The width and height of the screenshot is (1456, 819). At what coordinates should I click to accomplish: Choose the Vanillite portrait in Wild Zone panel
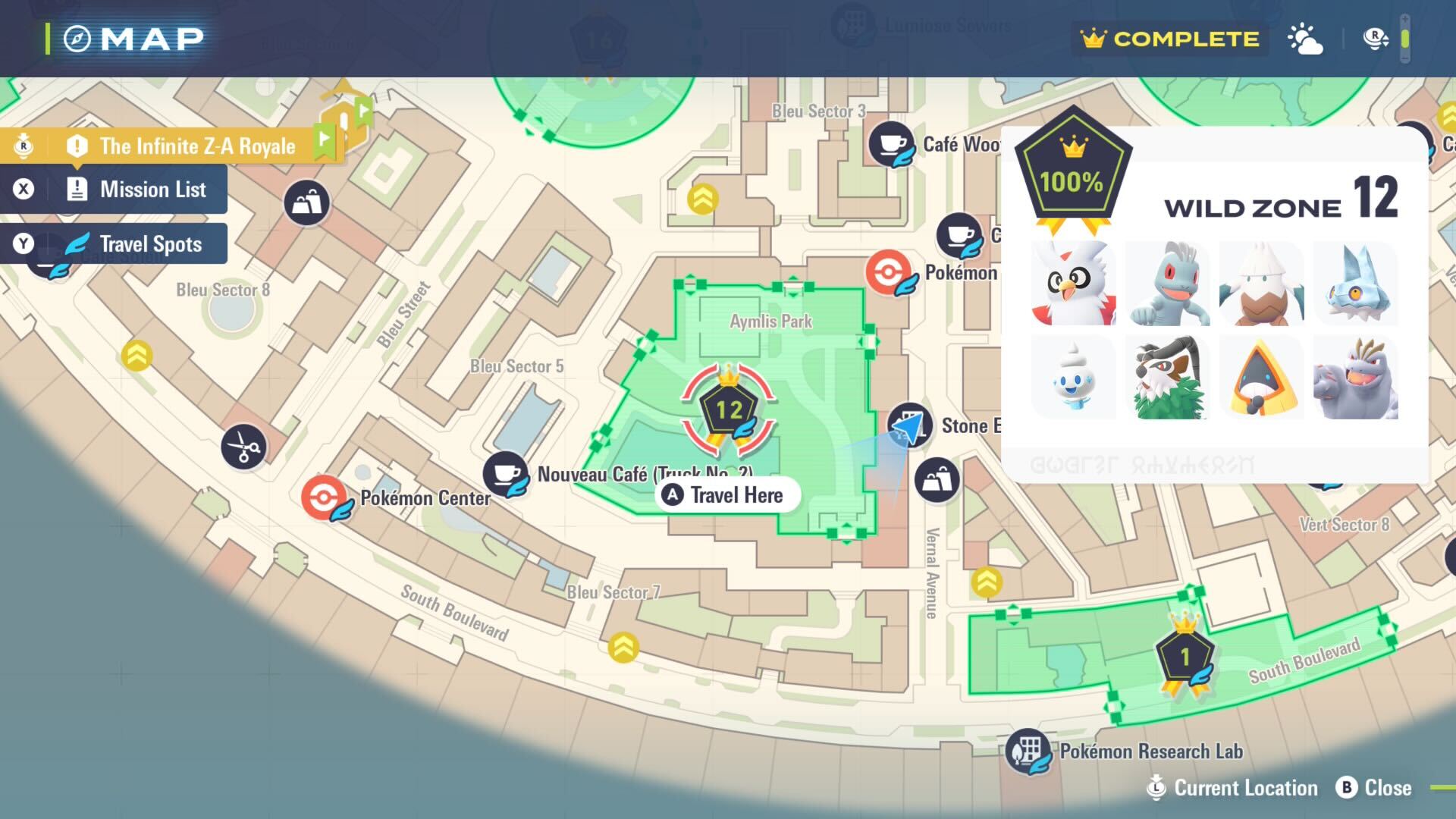coord(1073,378)
